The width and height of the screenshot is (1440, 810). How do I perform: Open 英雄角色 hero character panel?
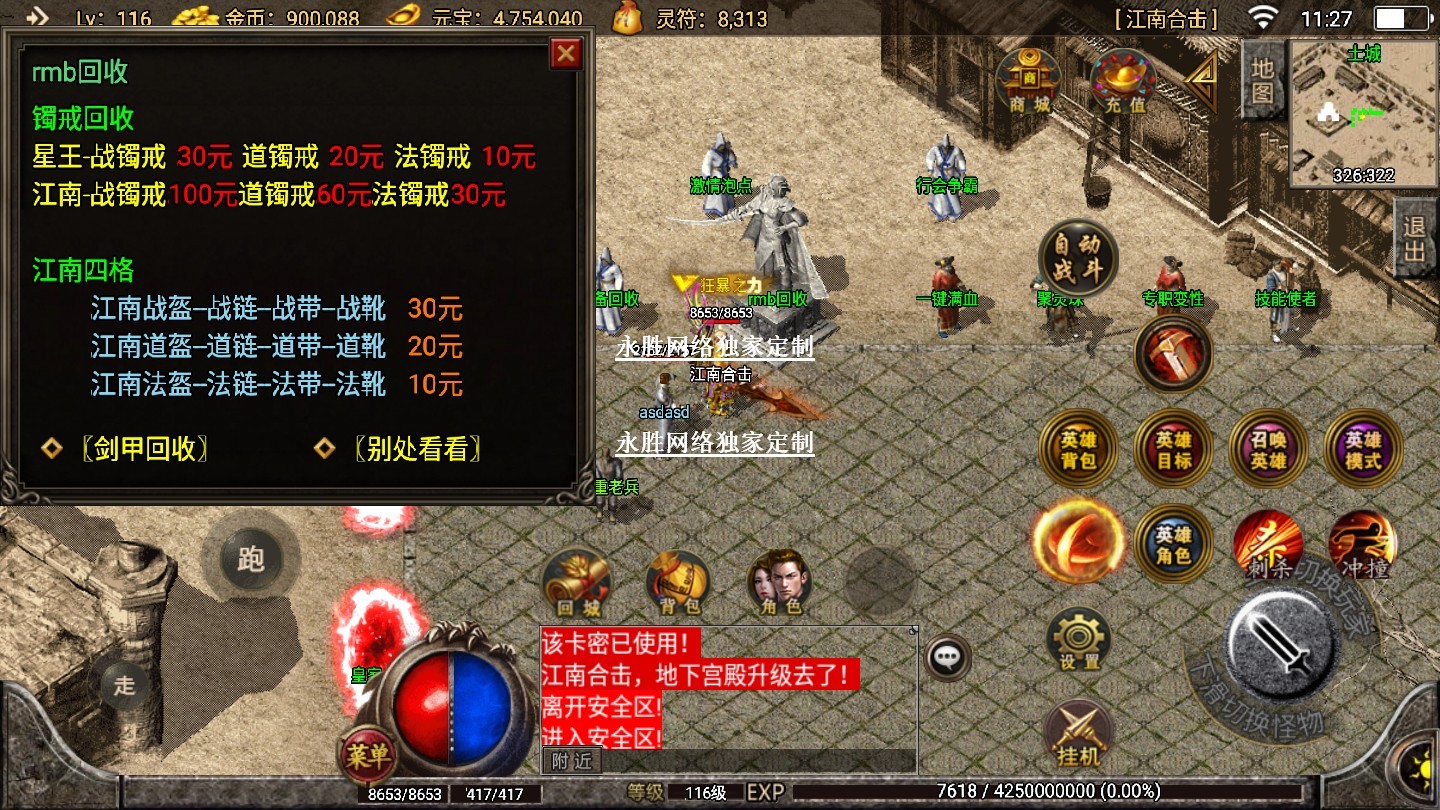coord(1173,543)
